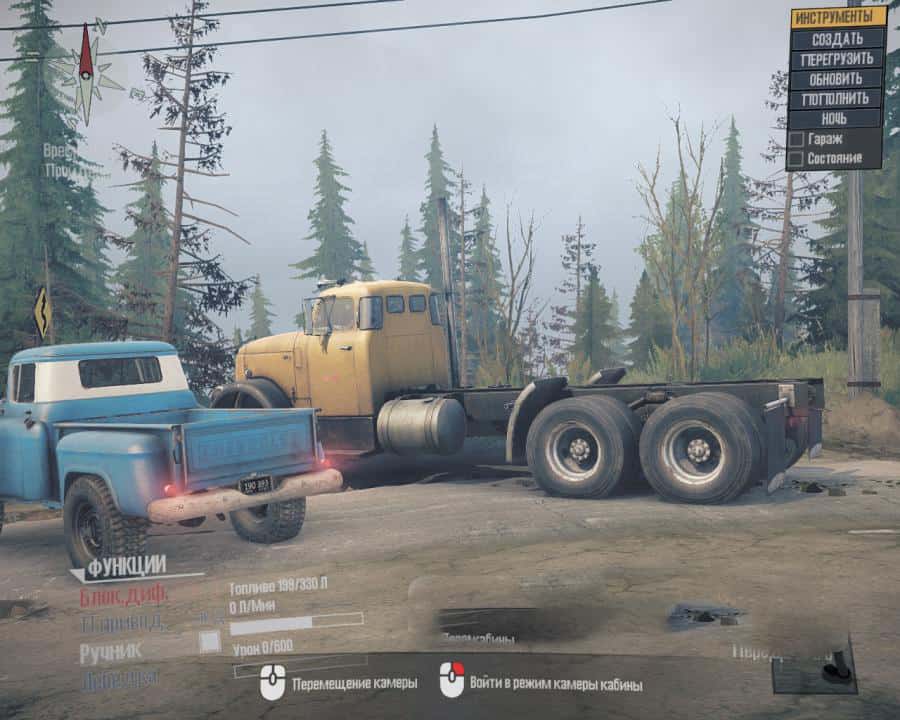Open the Инструменты tools panel header
900x720 pixels.
point(838,17)
